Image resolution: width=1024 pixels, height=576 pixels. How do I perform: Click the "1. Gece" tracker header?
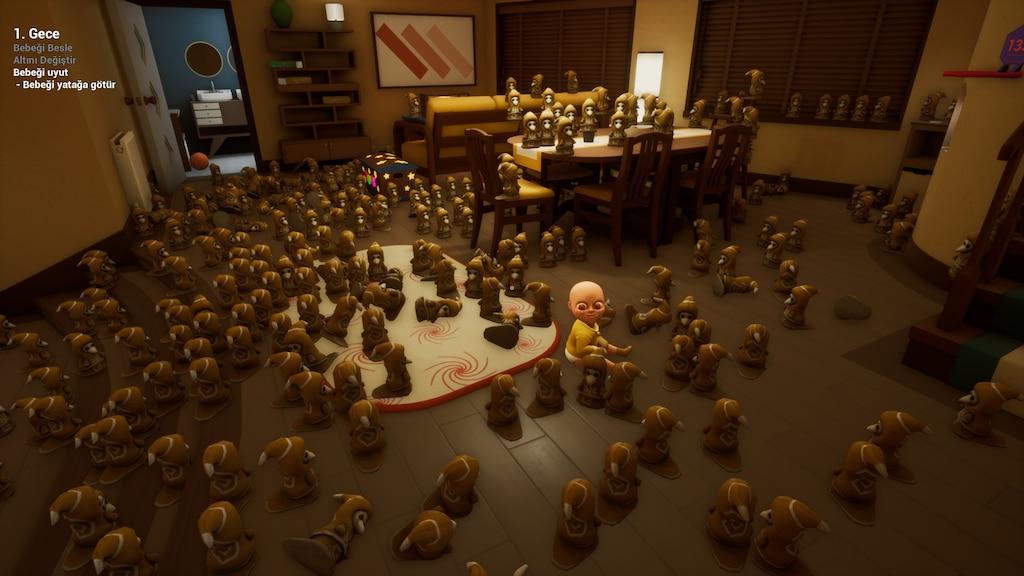point(36,33)
